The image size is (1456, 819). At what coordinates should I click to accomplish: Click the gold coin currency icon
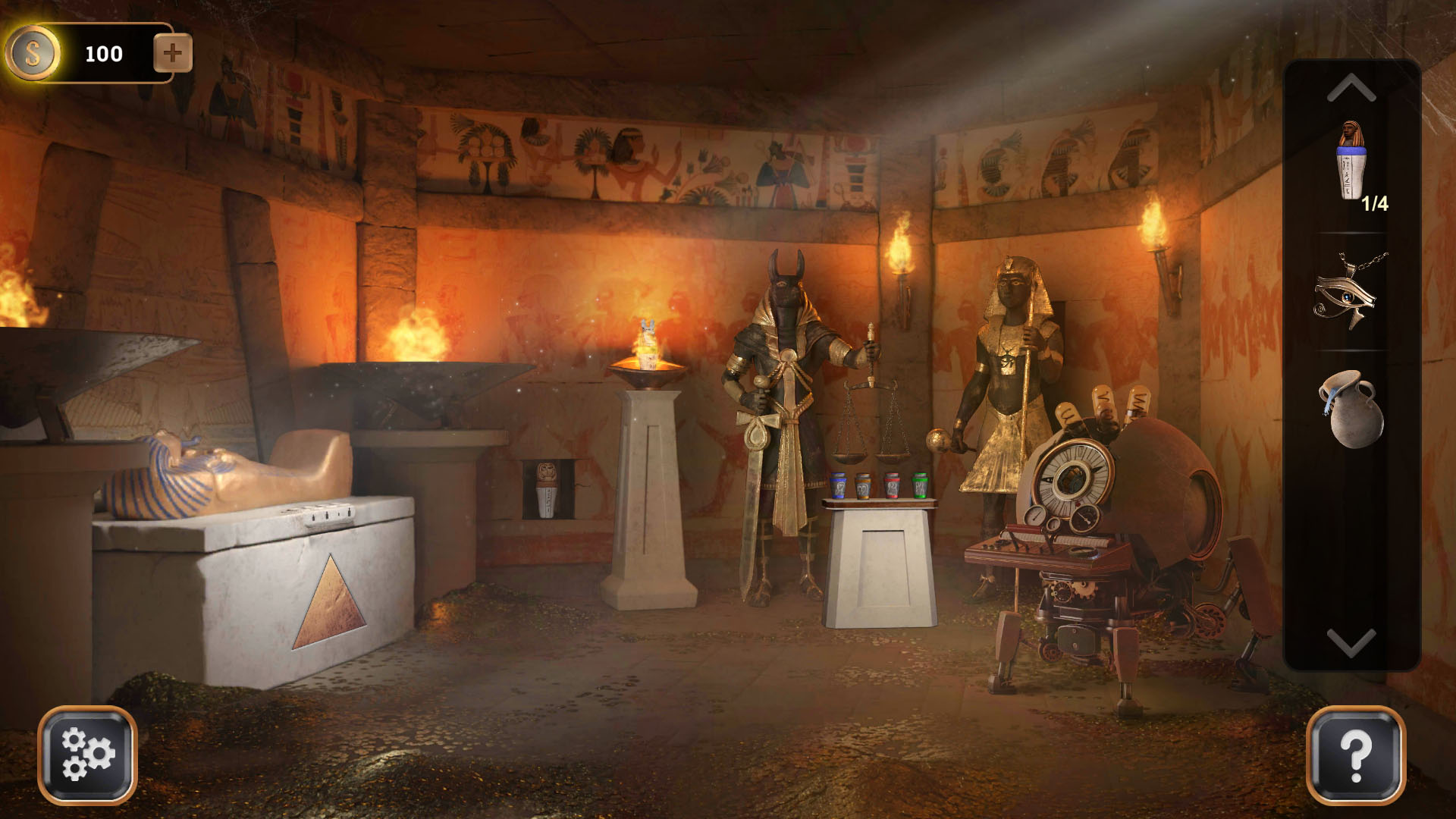[x=34, y=52]
